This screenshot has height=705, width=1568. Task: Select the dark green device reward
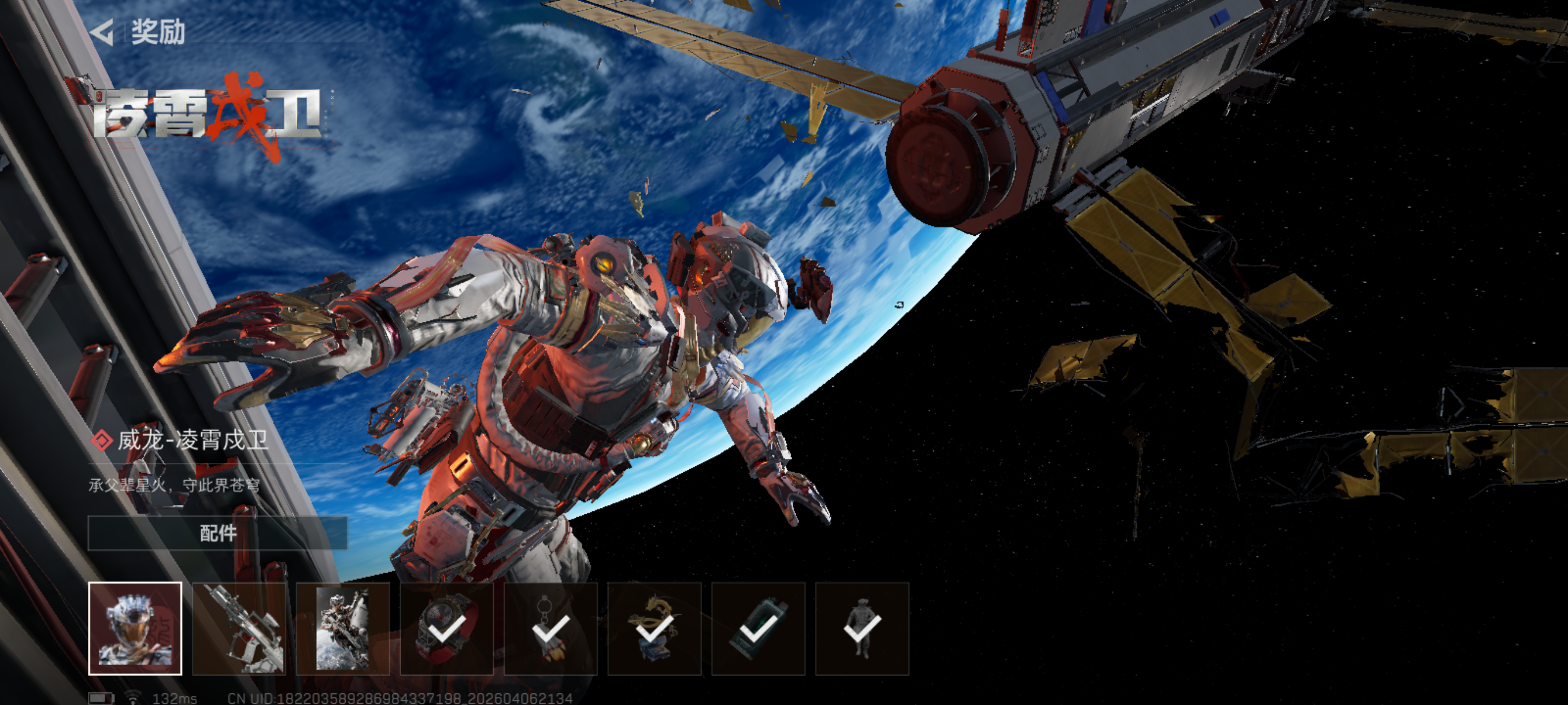759,628
